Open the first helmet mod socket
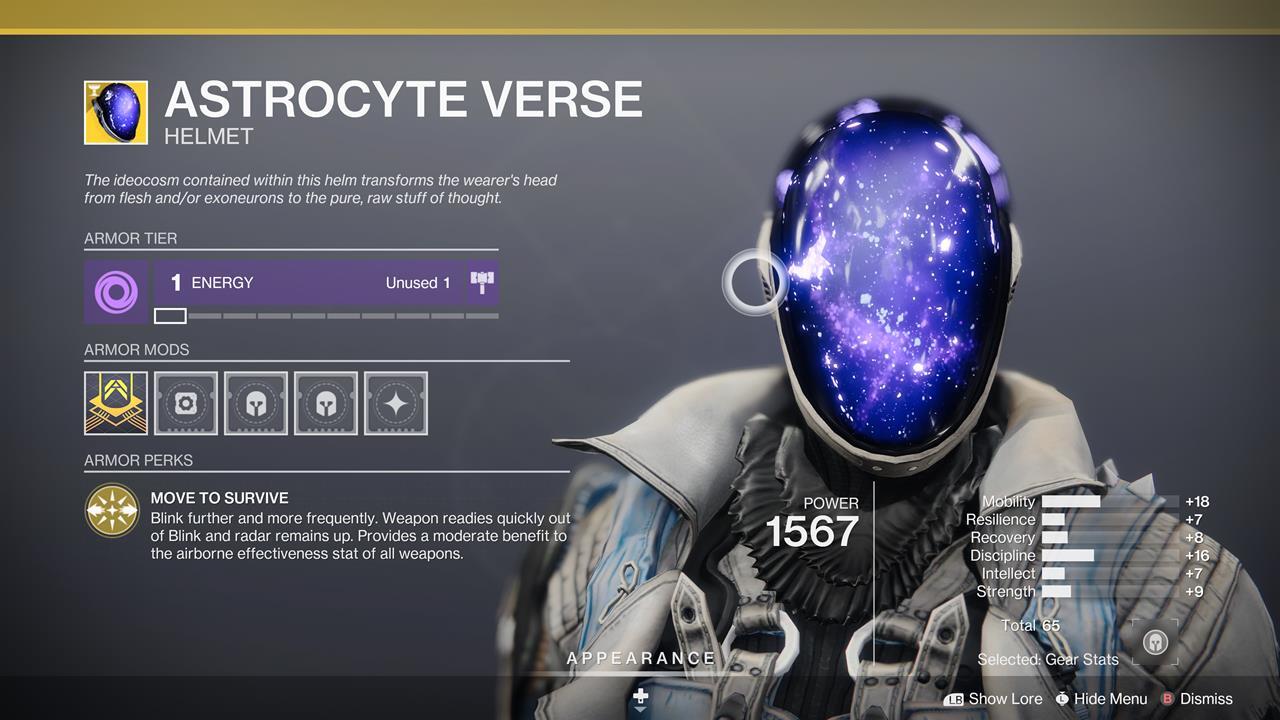Screen dimensions: 1280x720 tap(256, 402)
